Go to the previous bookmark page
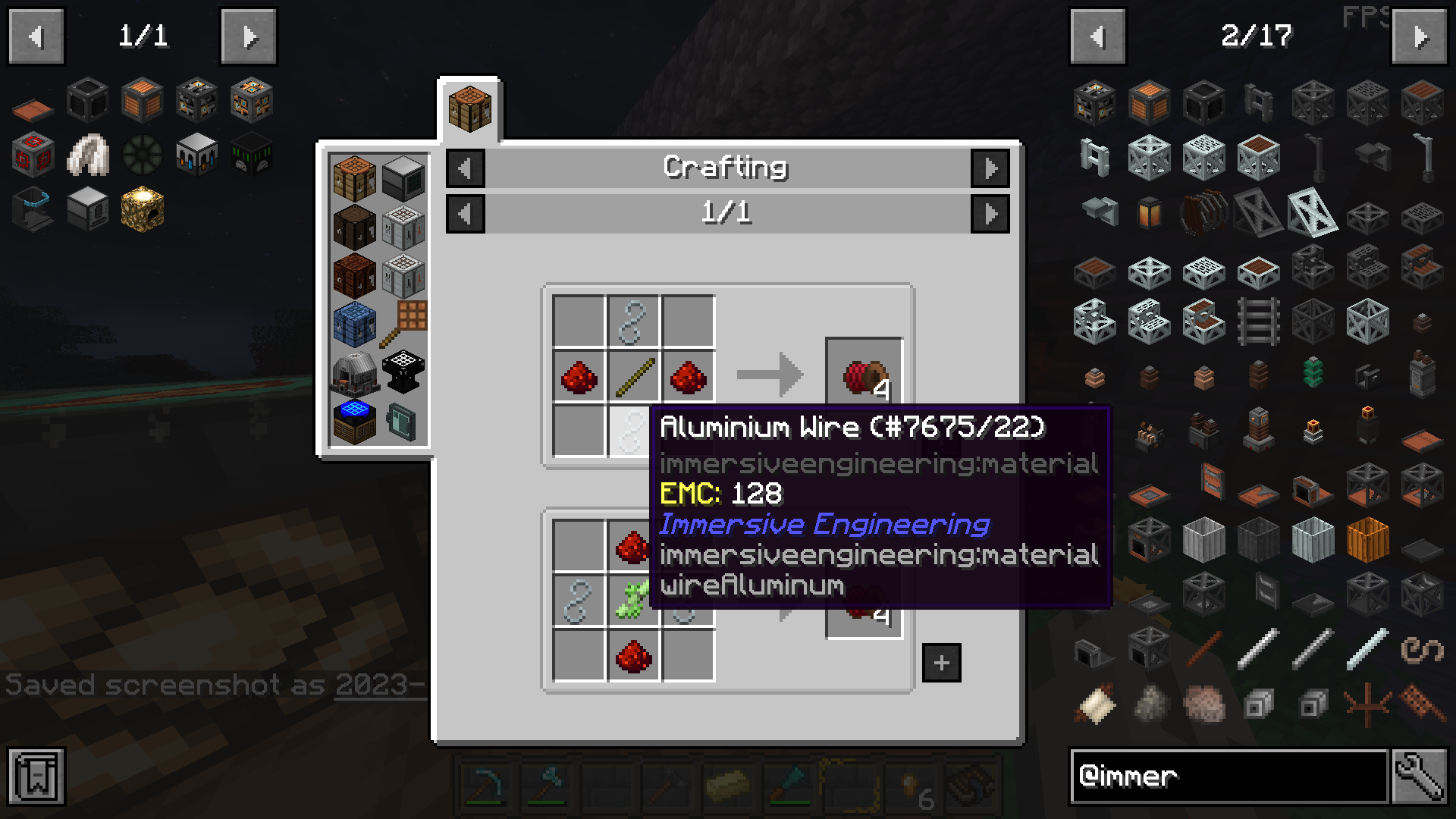The height and width of the screenshot is (819, 1456). tap(36, 36)
